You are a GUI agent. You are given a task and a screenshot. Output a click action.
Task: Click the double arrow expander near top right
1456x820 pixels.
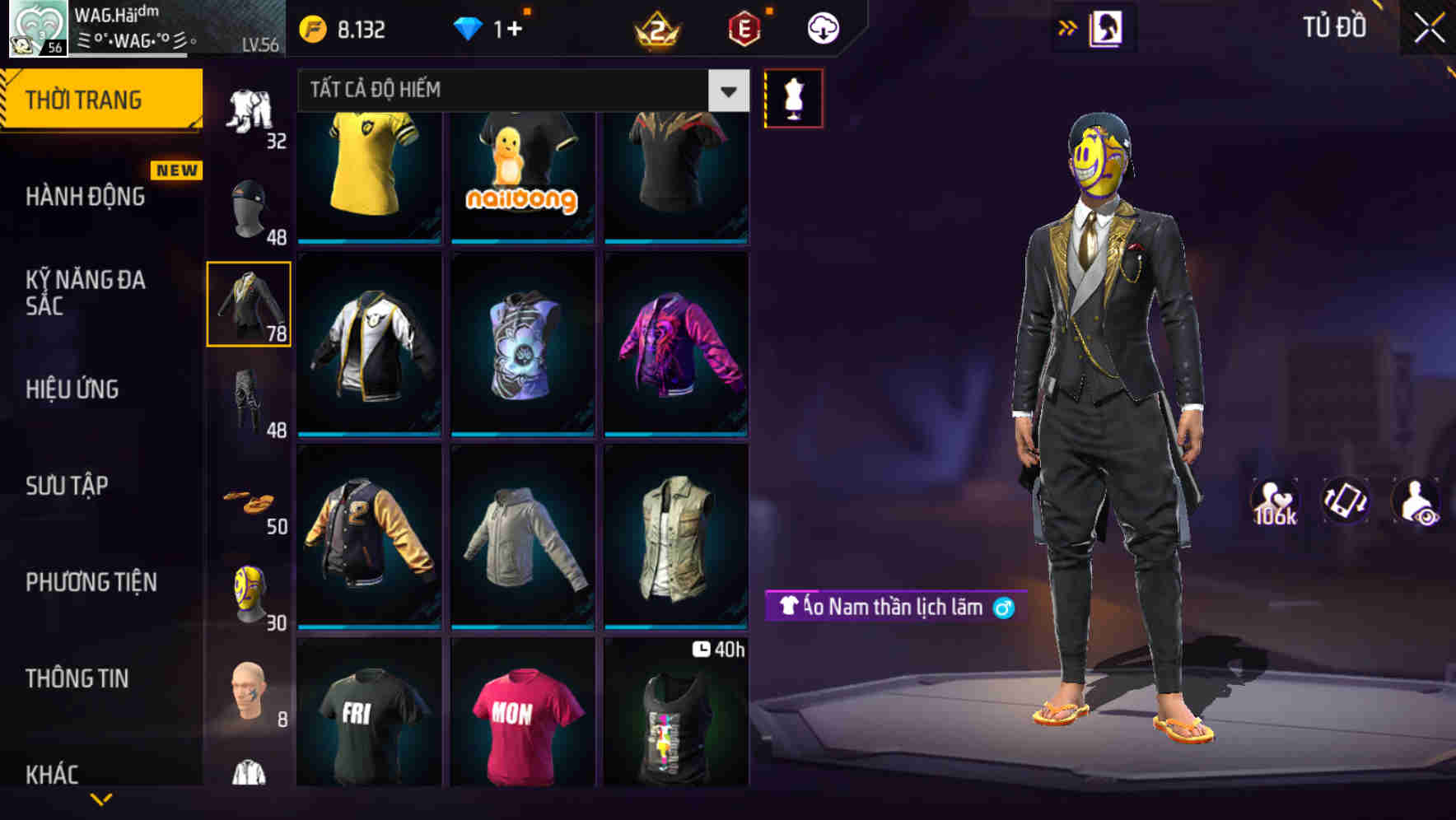pyautogui.click(x=1069, y=26)
